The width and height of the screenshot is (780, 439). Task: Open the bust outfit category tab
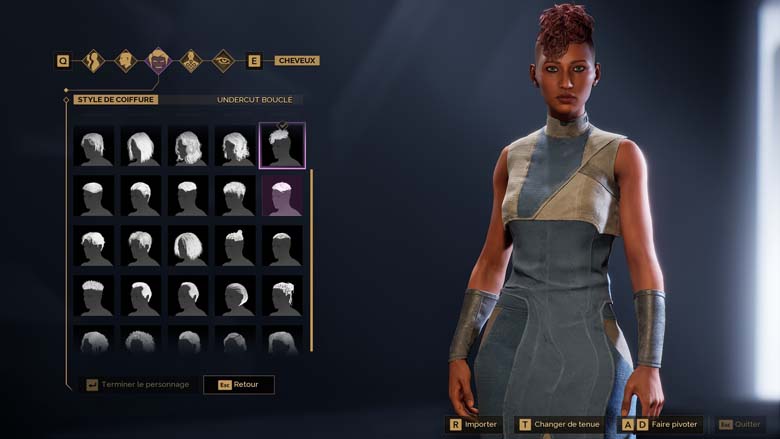[191, 61]
